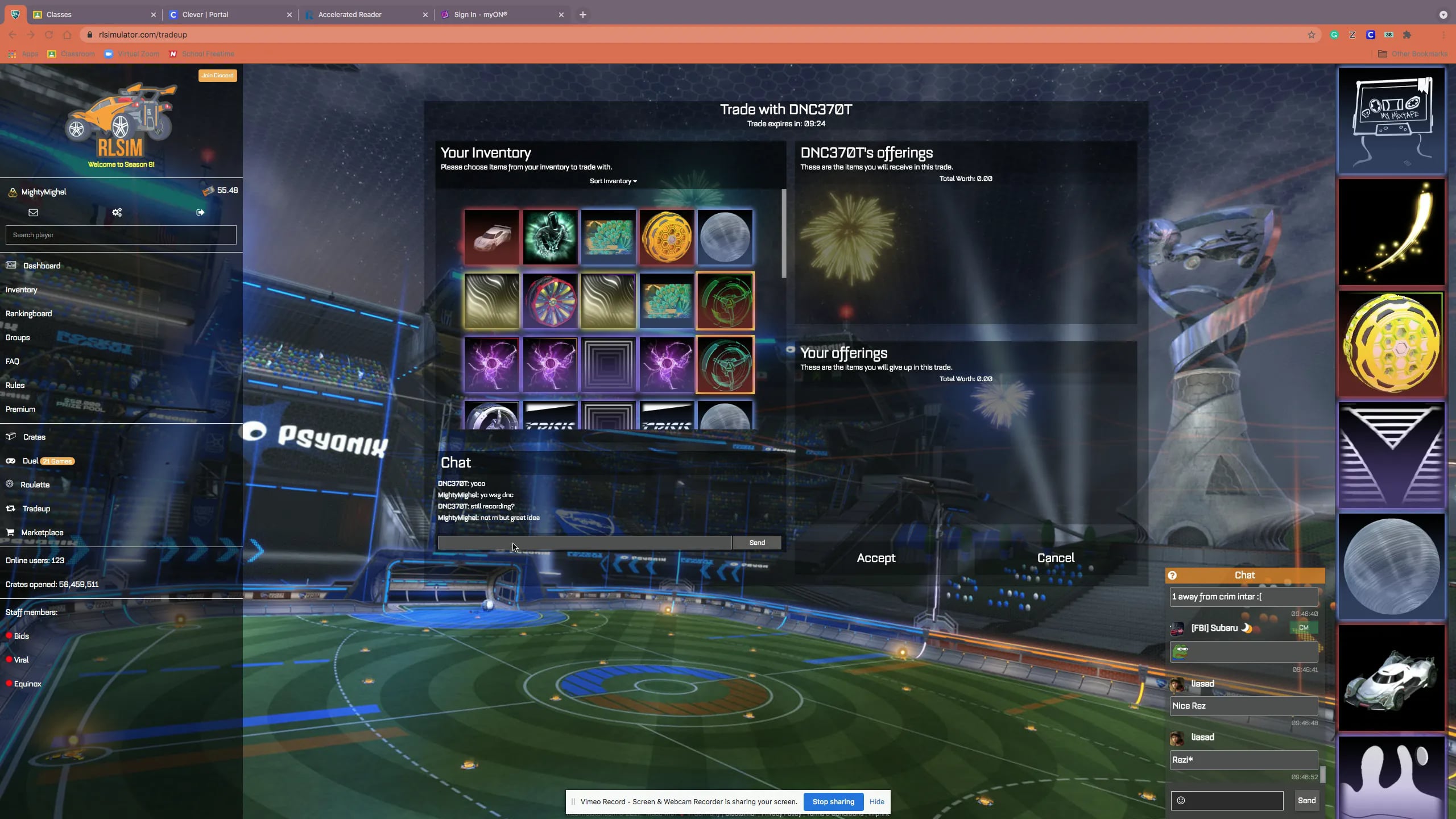
Task: Open the Premium page
Action: [20, 409]
